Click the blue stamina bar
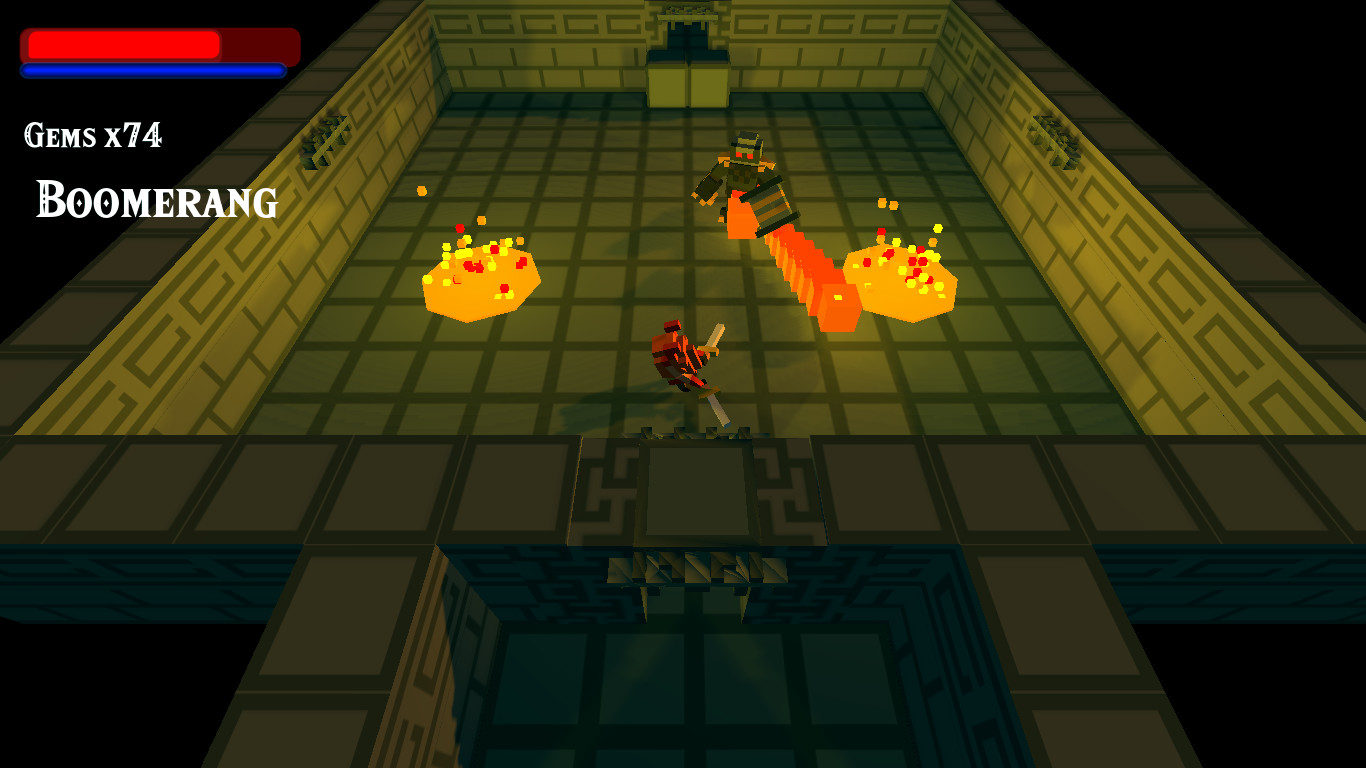Screen dimensions: 1366x768 coord(150,71)
